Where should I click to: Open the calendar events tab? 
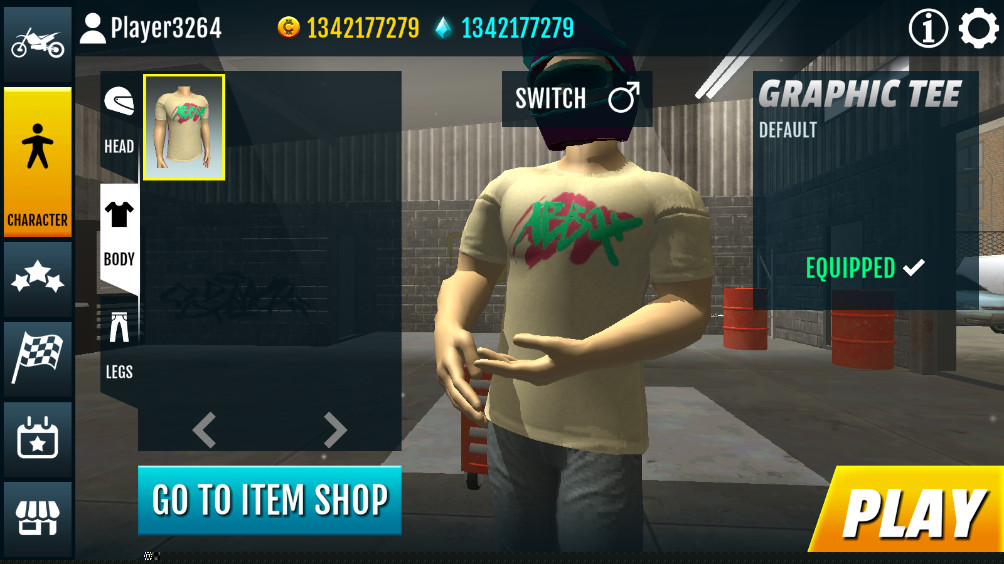38,438
